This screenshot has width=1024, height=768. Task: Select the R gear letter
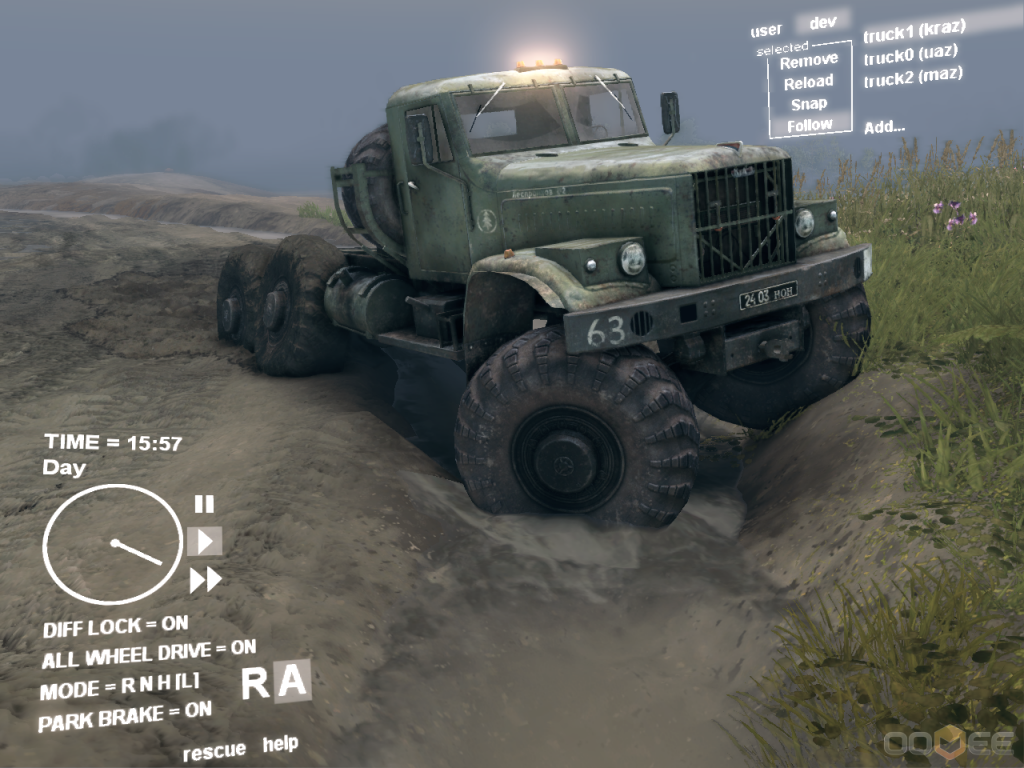point(256,683)
